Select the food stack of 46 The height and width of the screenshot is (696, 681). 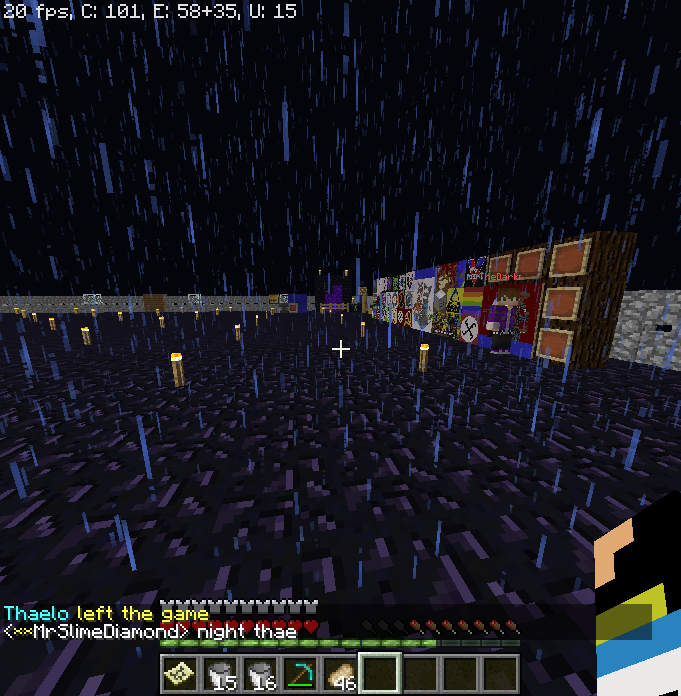coord(340,673)
